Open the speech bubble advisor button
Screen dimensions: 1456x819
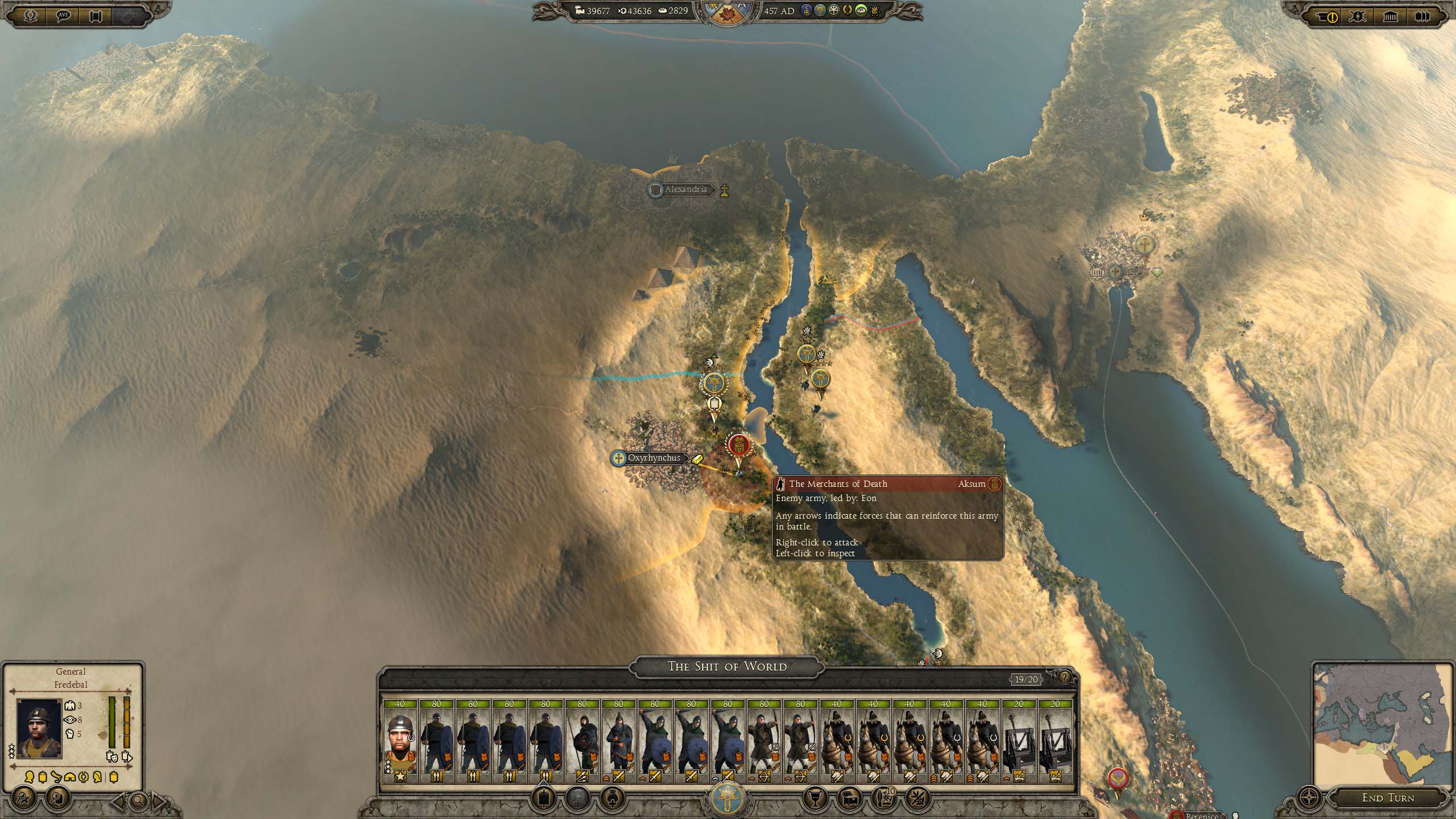click(x=64, y=15)
